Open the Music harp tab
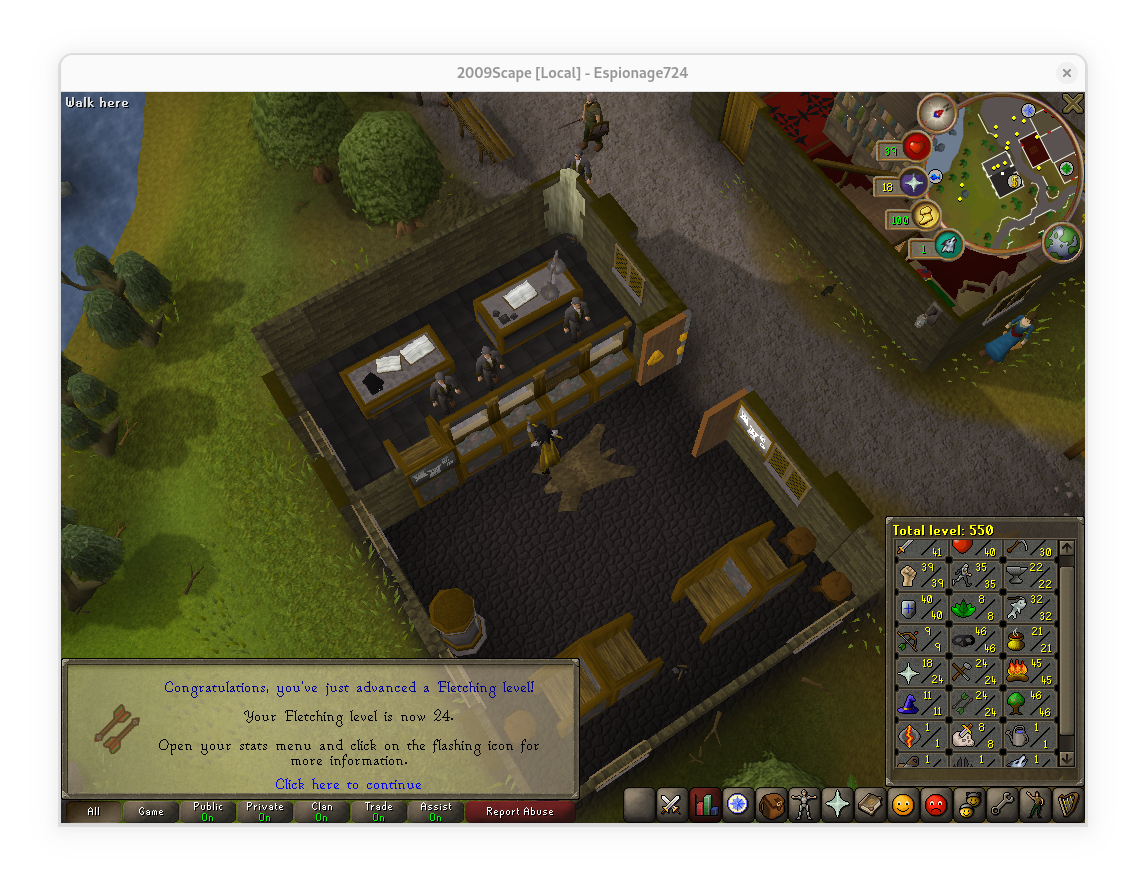The width and height of the screenshot is (1146, 890). click(1067, 804)
